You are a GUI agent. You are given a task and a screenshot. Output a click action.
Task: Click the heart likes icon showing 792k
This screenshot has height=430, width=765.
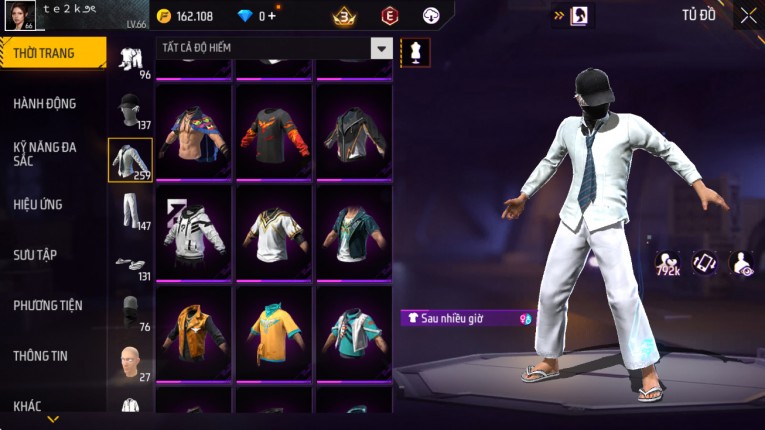pos(668,263)
